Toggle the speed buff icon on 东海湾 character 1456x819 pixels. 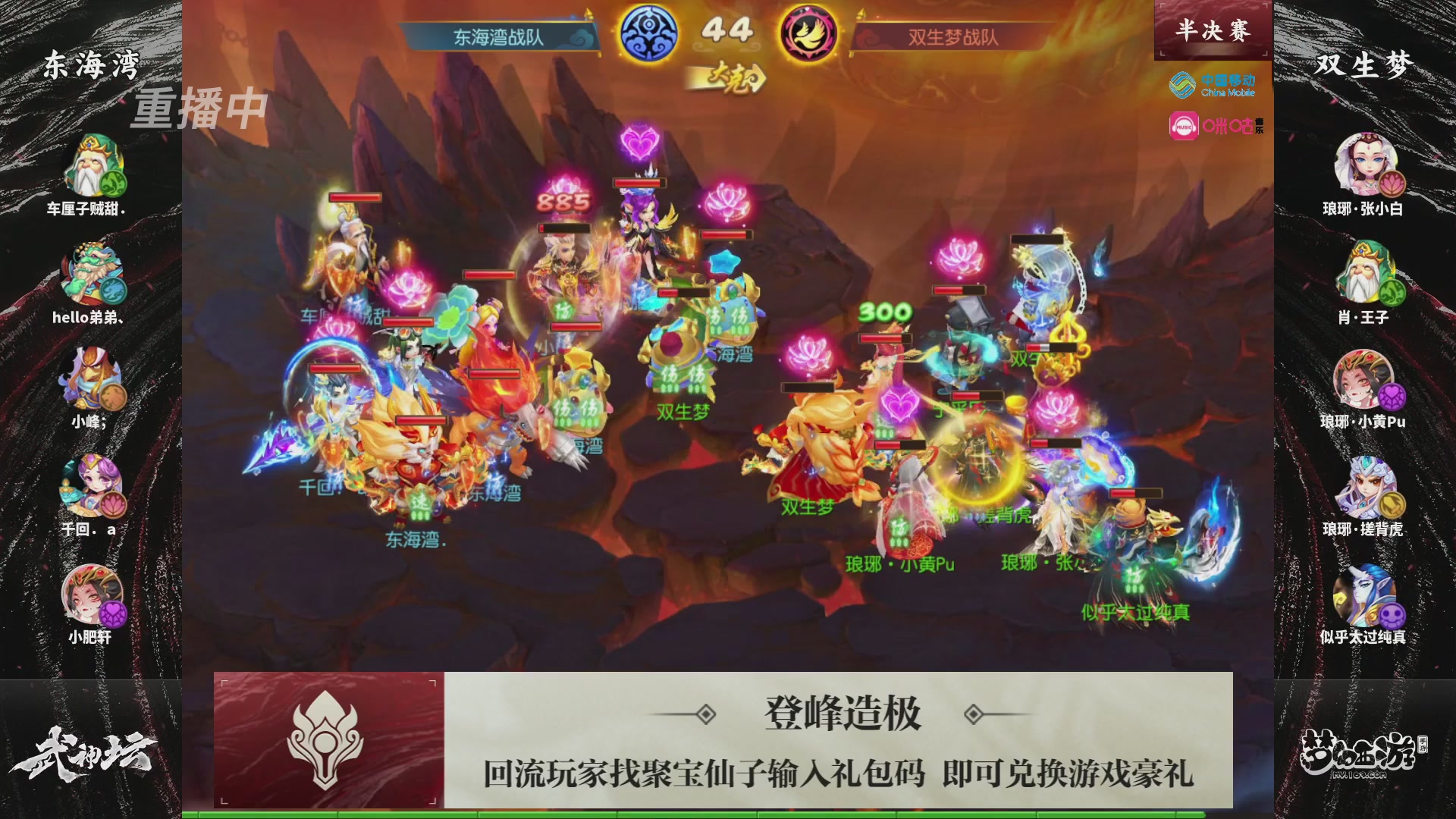(x=422, y=503)
